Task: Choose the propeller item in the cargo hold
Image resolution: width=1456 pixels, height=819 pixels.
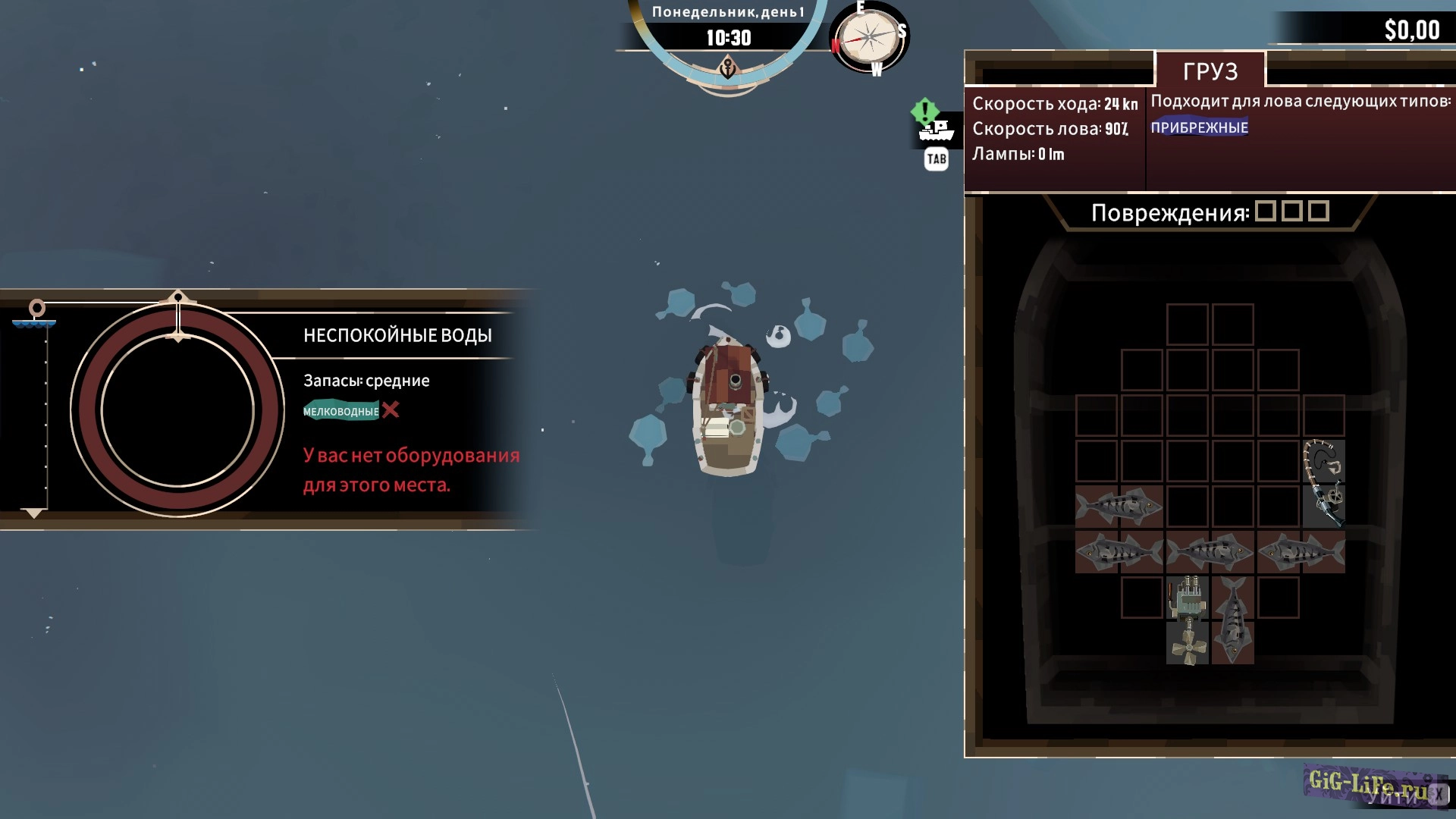Action: 1188,645
